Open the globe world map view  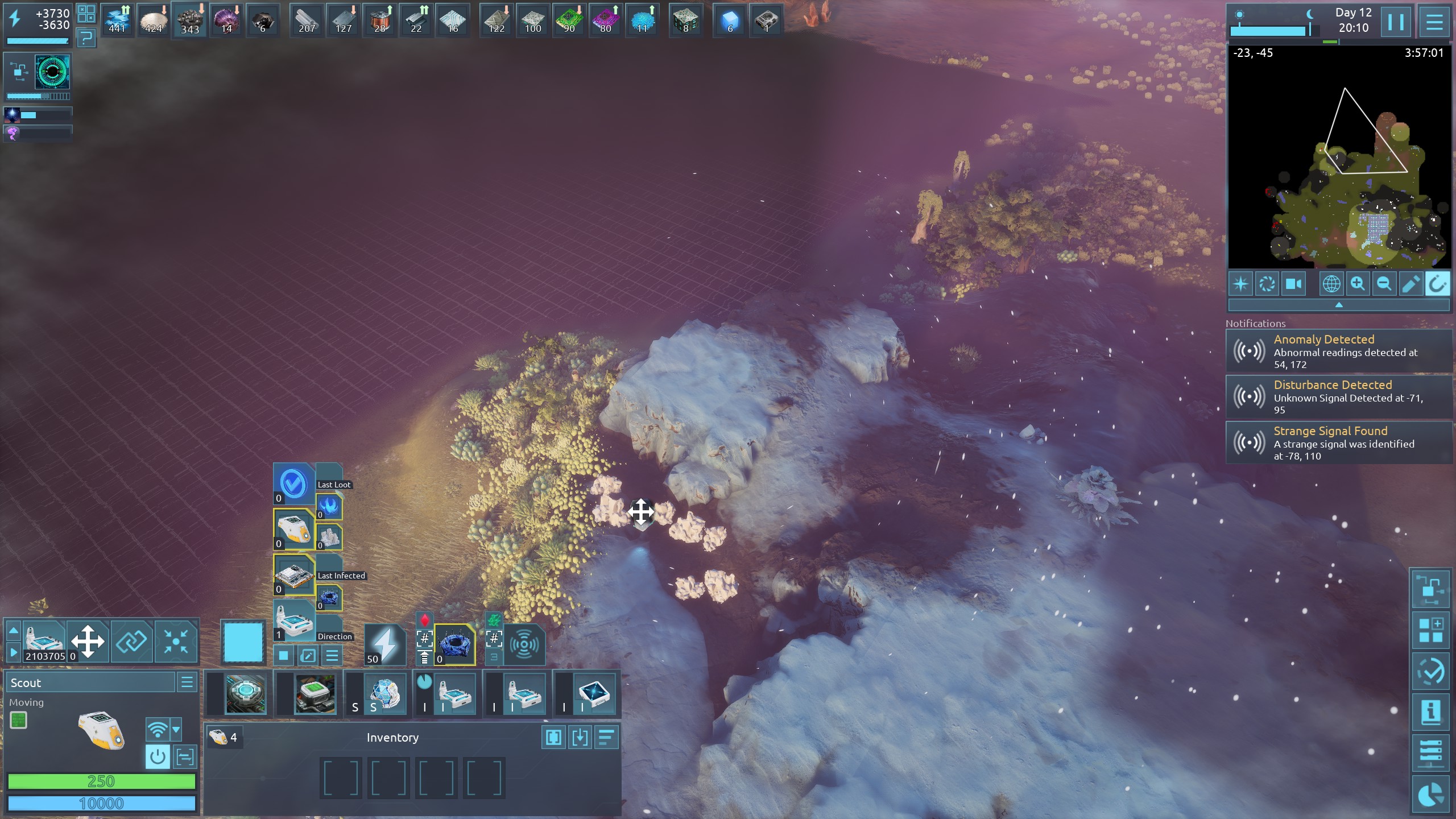(1331, 284)
